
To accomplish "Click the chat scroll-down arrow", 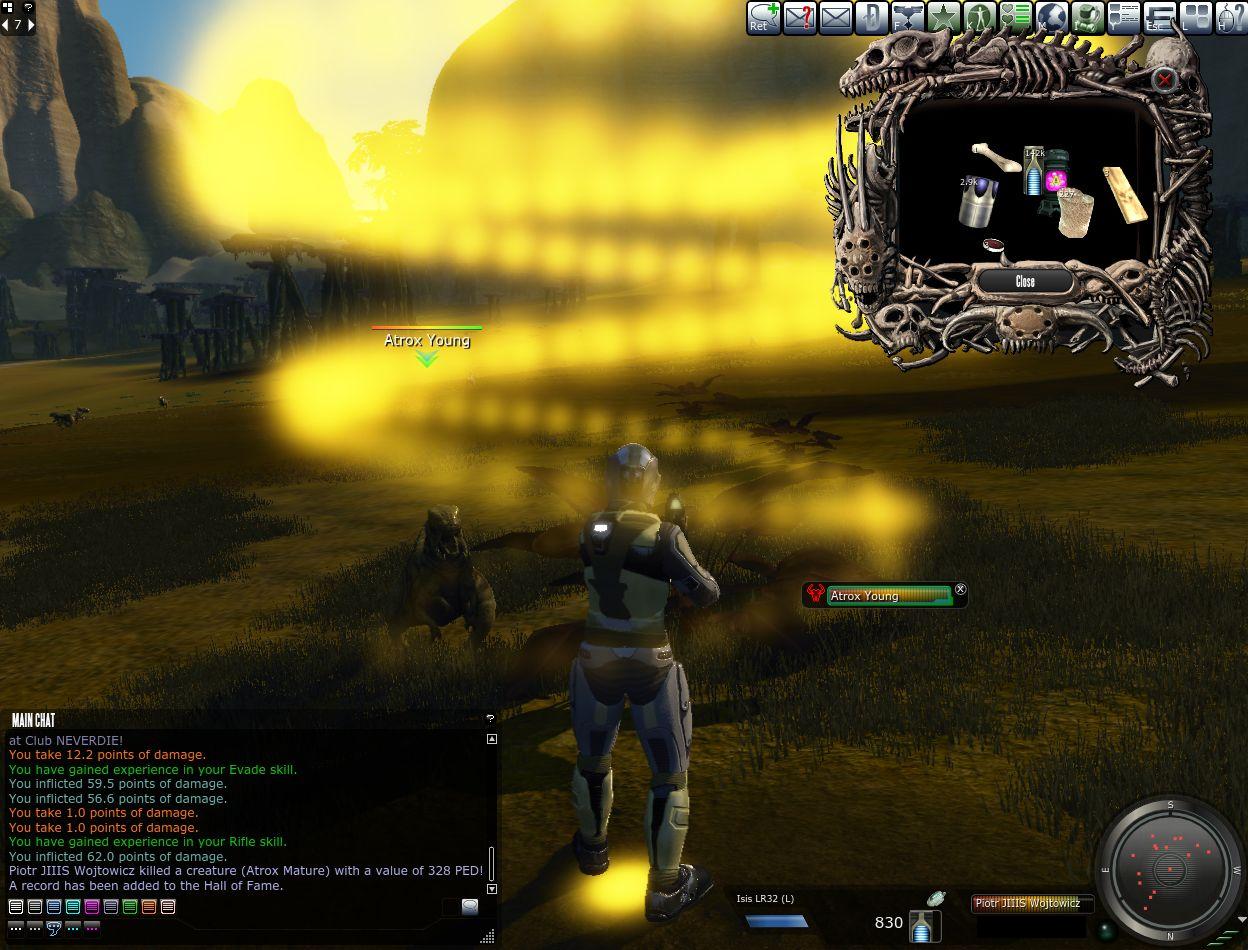I will (491, 888).
